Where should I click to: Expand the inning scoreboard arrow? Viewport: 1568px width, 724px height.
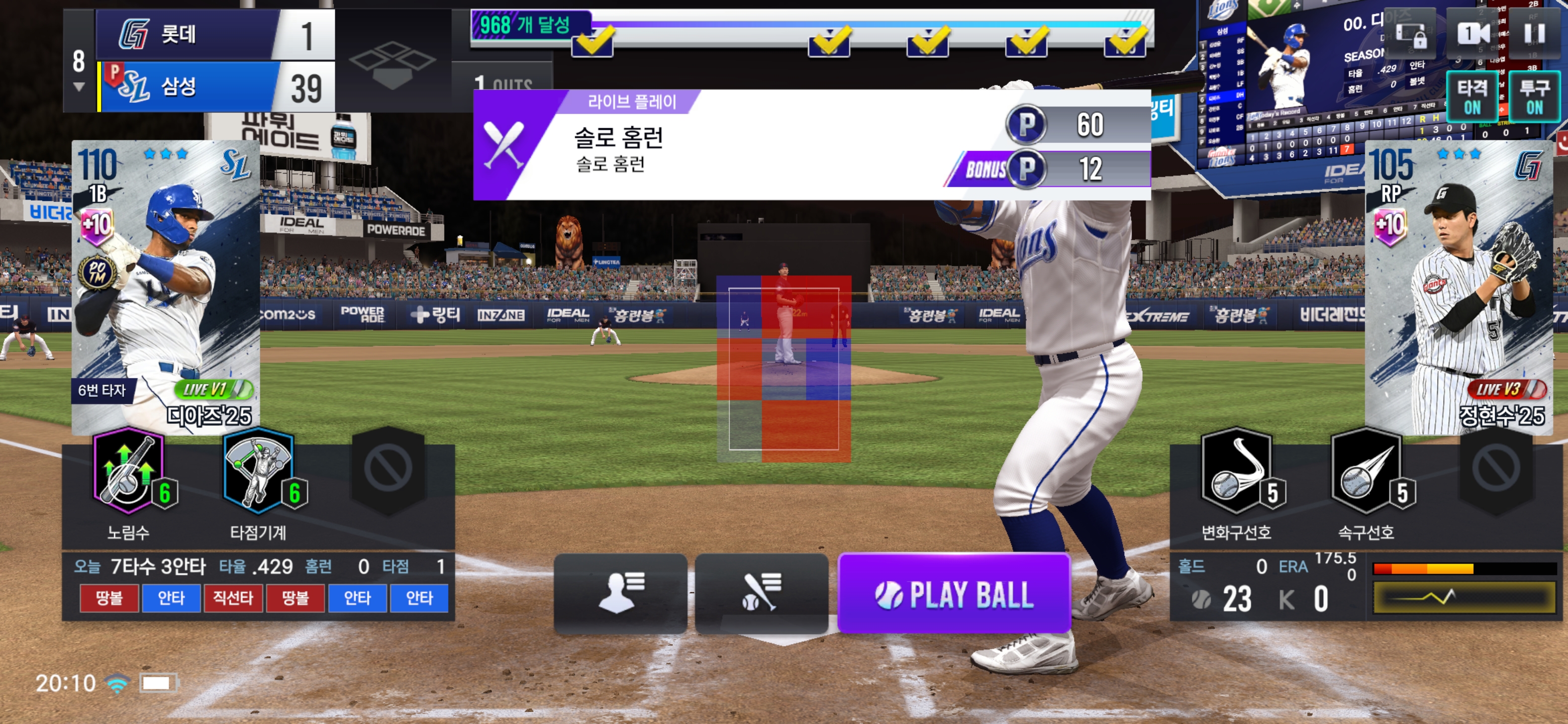(79, 87)
